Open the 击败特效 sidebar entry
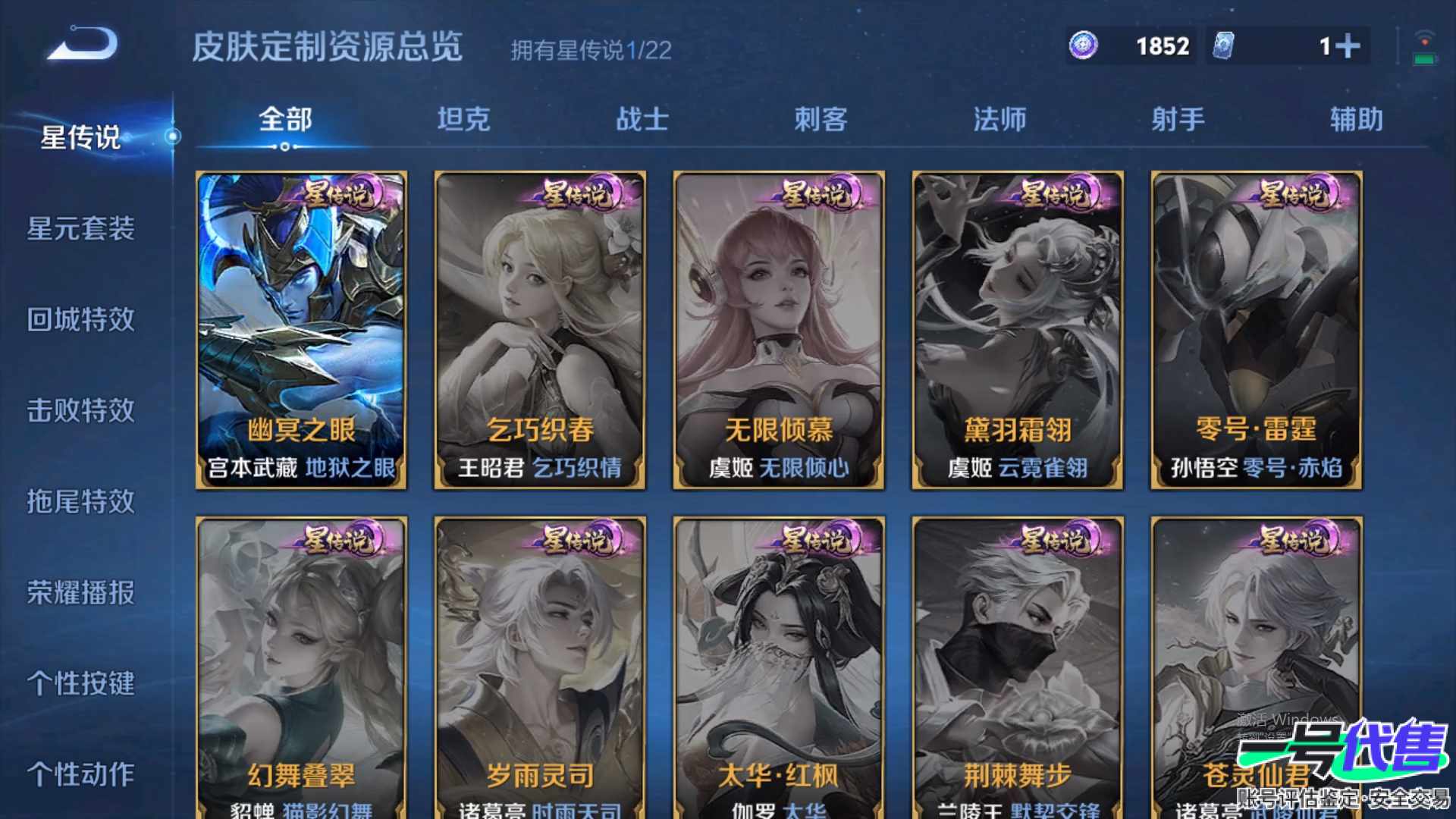This screenshot has height=819, width=1456. [x=82, y=411]
